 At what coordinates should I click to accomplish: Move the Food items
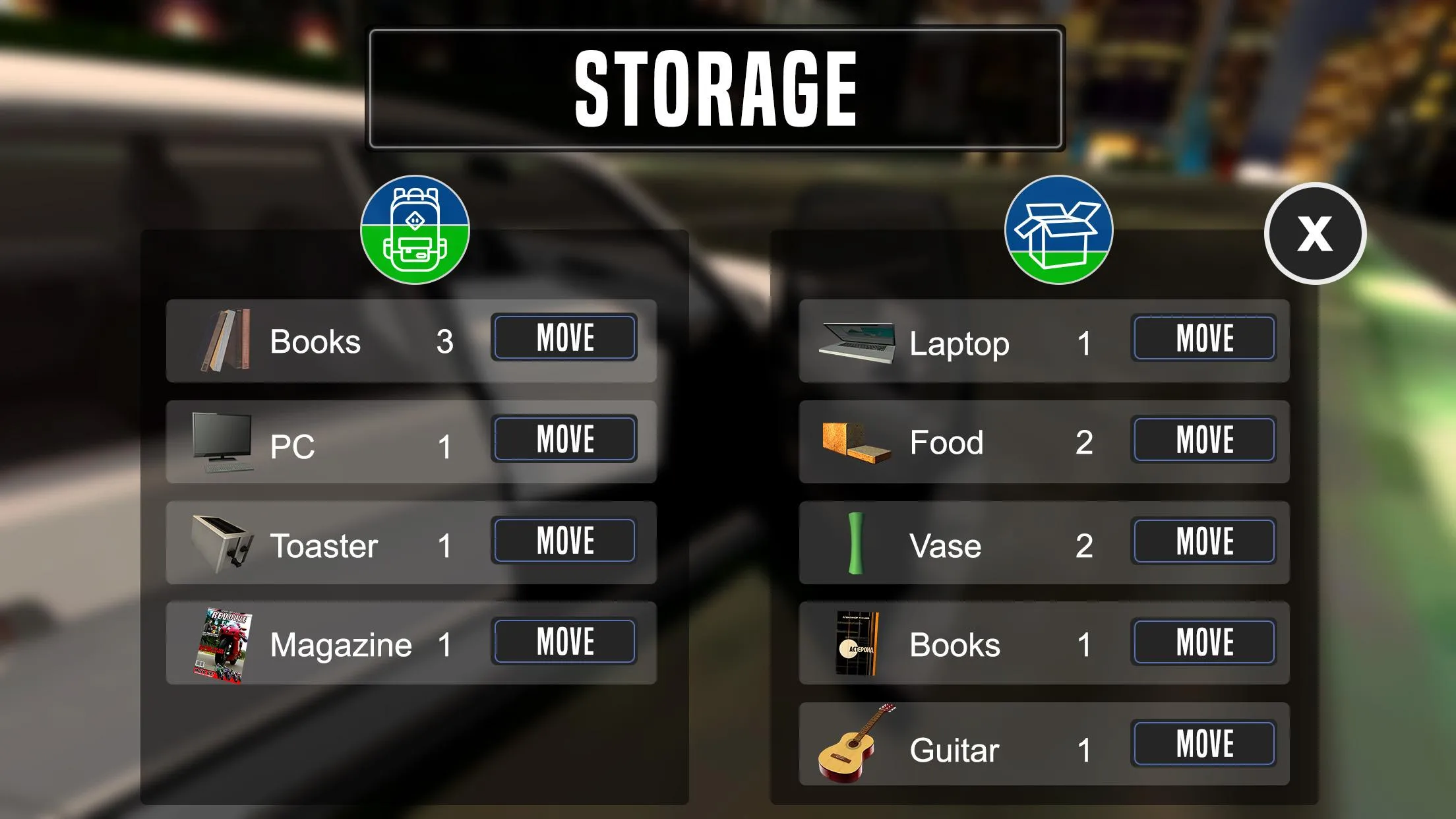click(x=1203, y=440)
